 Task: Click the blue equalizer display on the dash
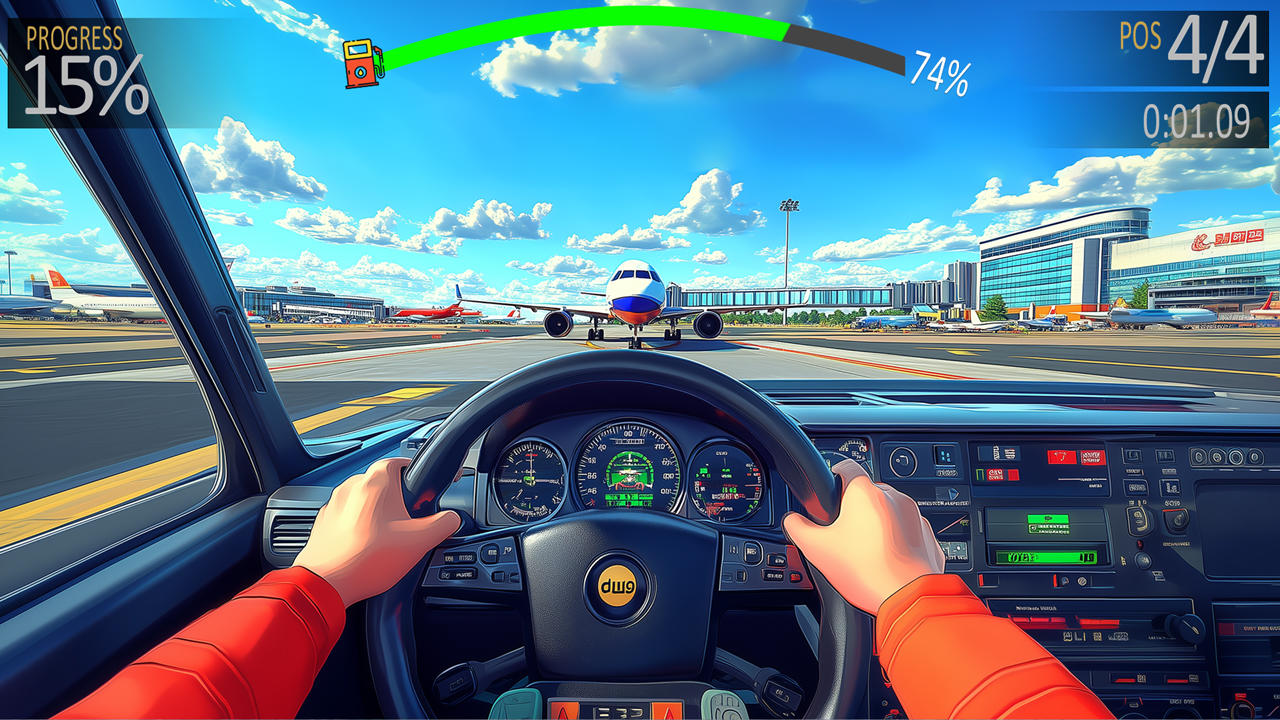pos(945,456)
